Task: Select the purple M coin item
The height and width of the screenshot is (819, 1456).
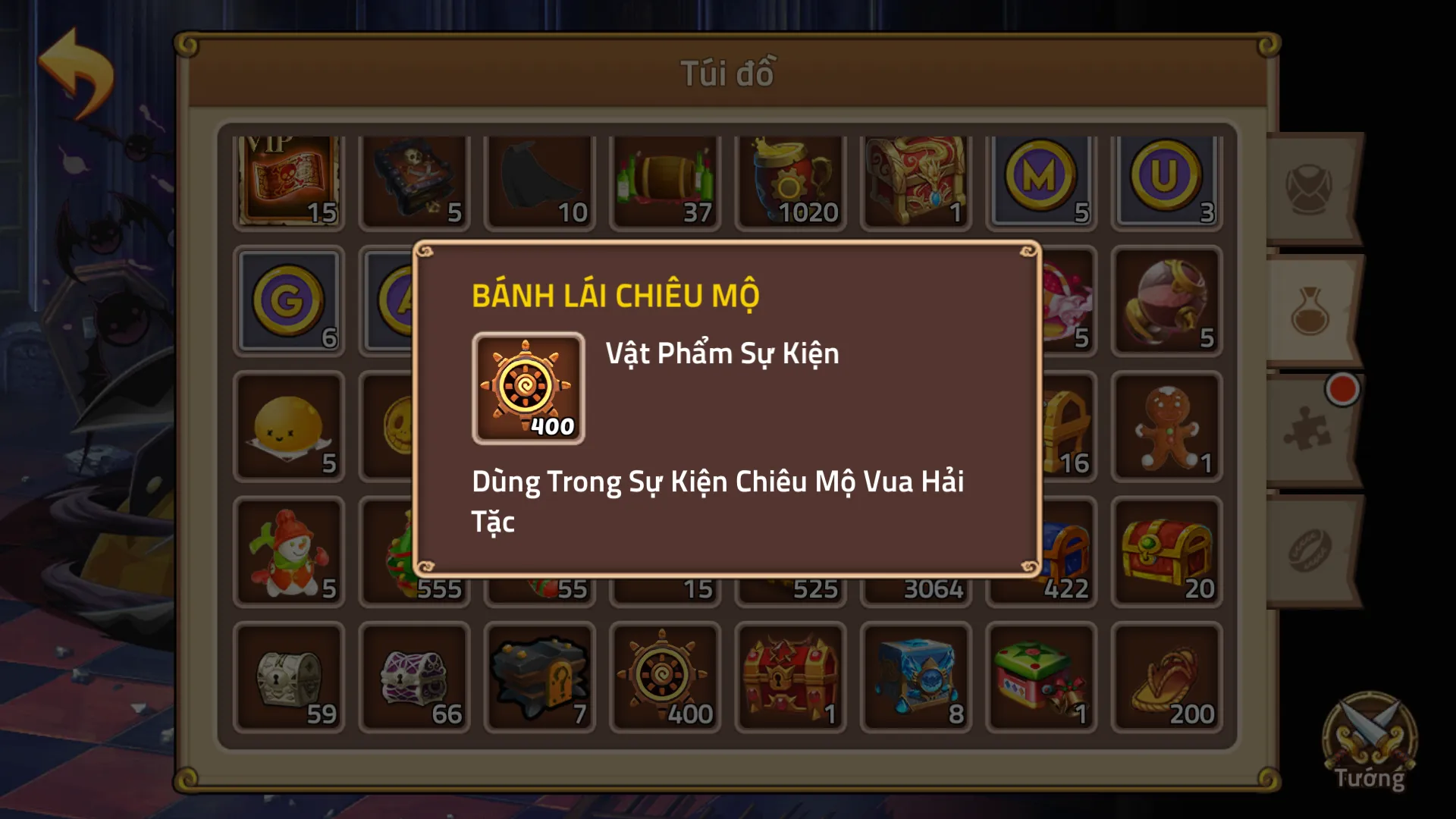Action: (1040, 180)
